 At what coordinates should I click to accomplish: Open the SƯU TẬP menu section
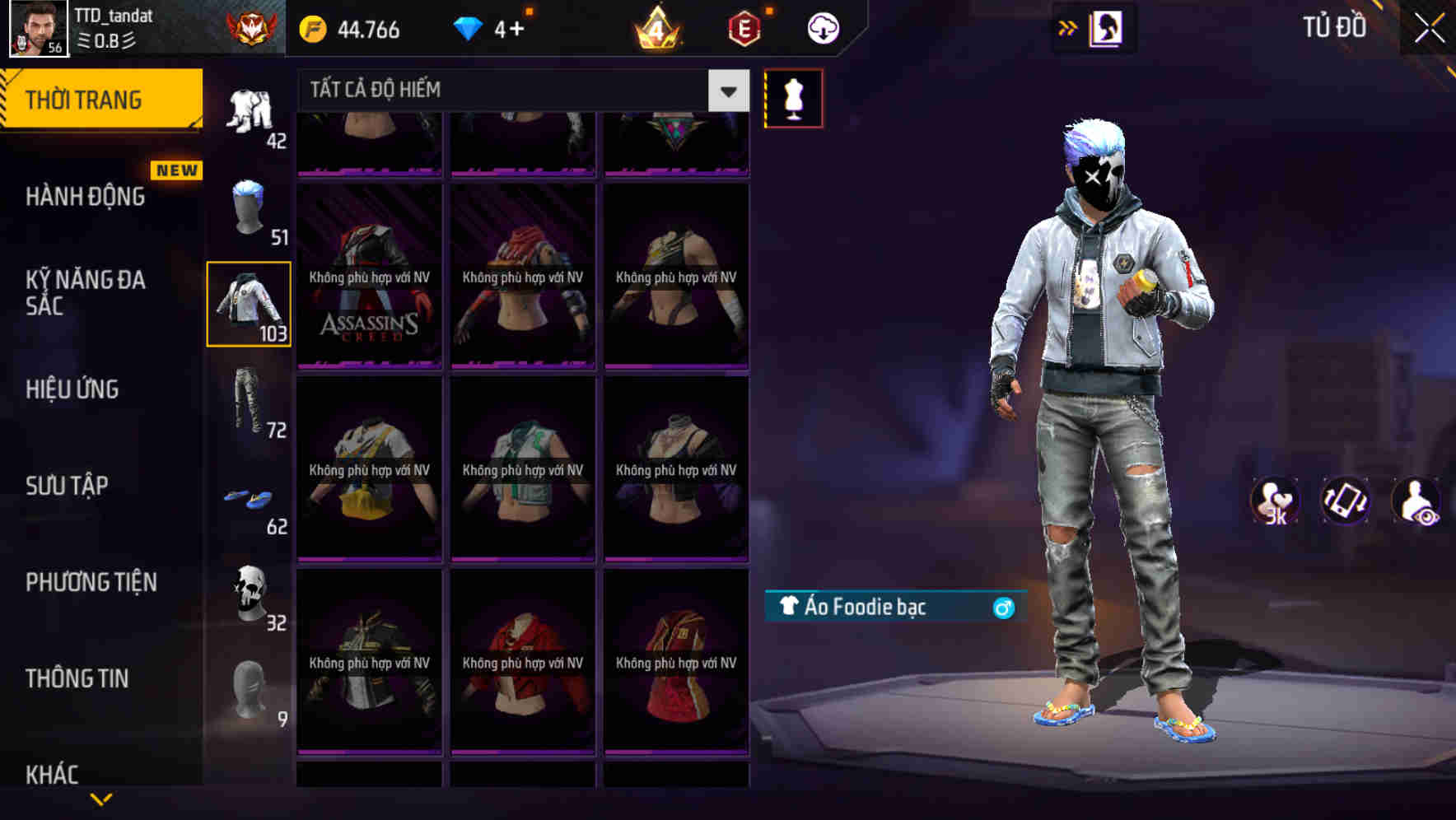pos(68,486)
